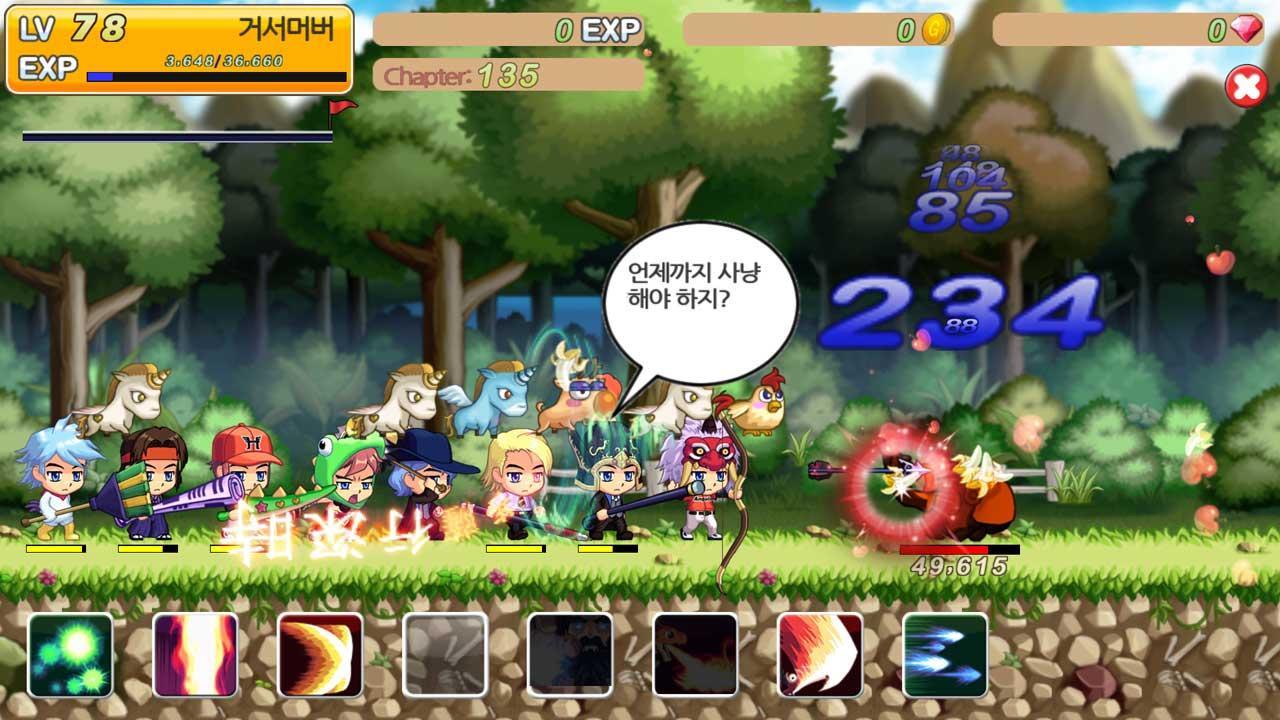Image resolution: width=1280 pixels, height=720 pixels.
Task: Select the masked archer character
Action: coord(705,480)
